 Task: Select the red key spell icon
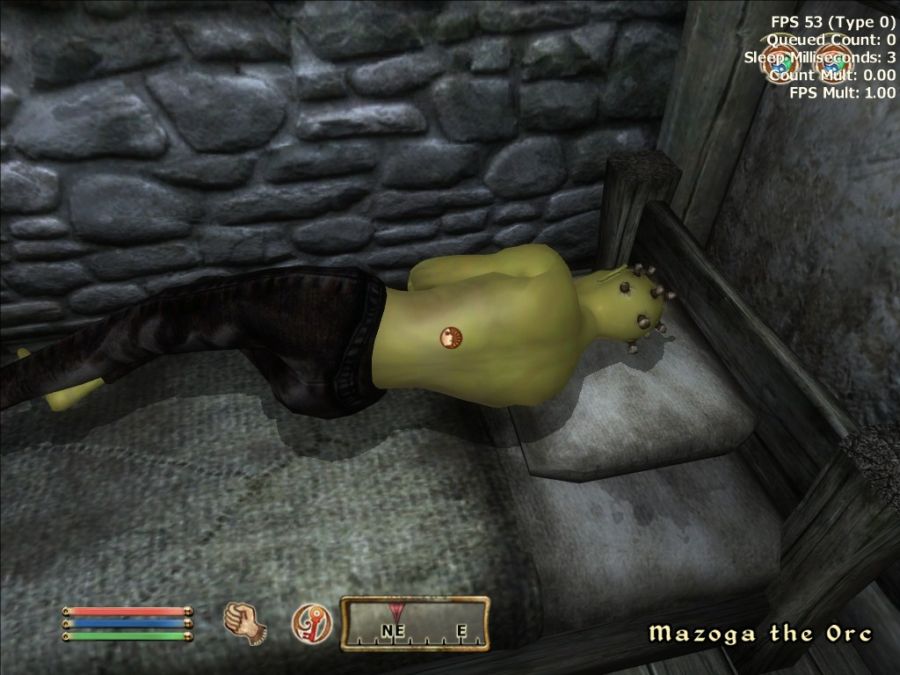pyautogui.click(x=310, y=624)
